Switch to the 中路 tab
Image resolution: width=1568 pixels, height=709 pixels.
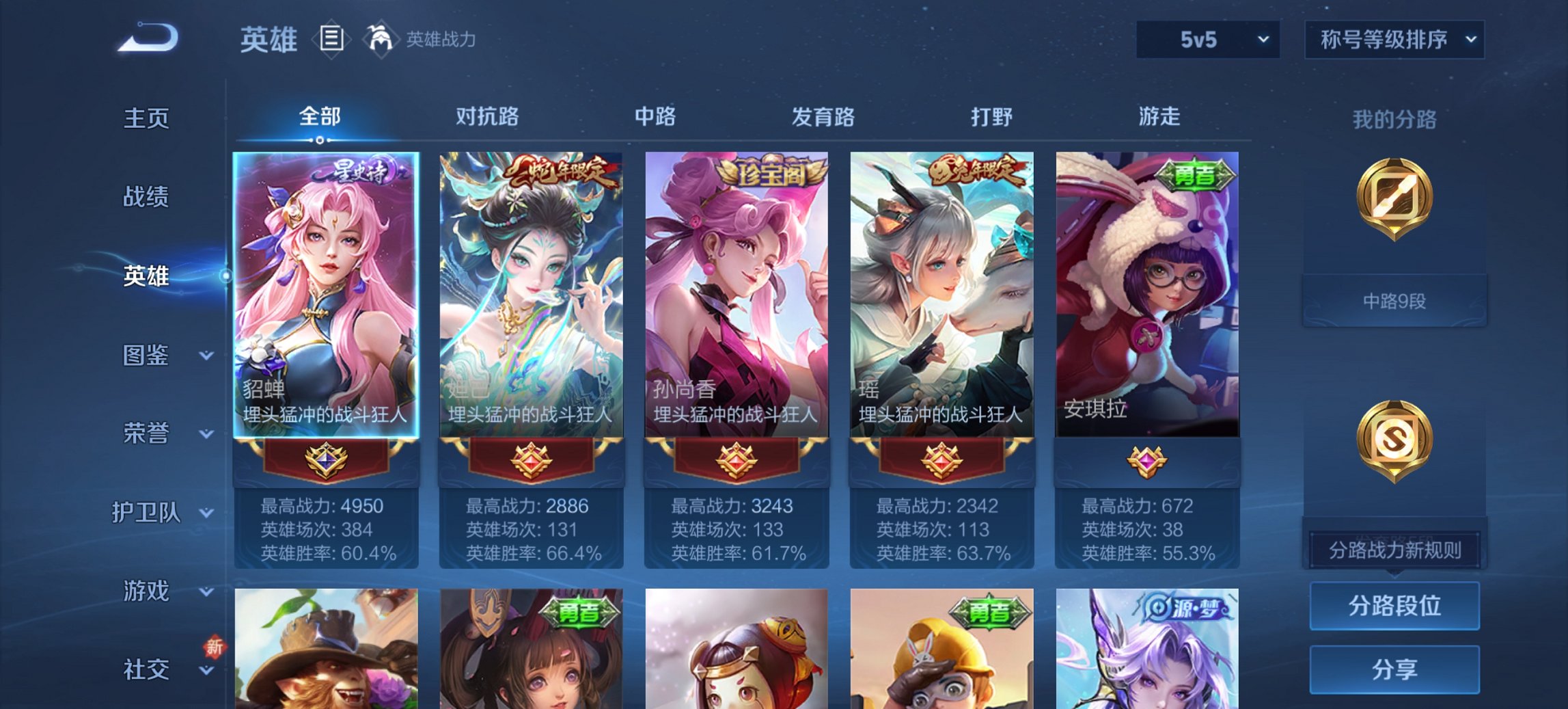tap(655, 117)
